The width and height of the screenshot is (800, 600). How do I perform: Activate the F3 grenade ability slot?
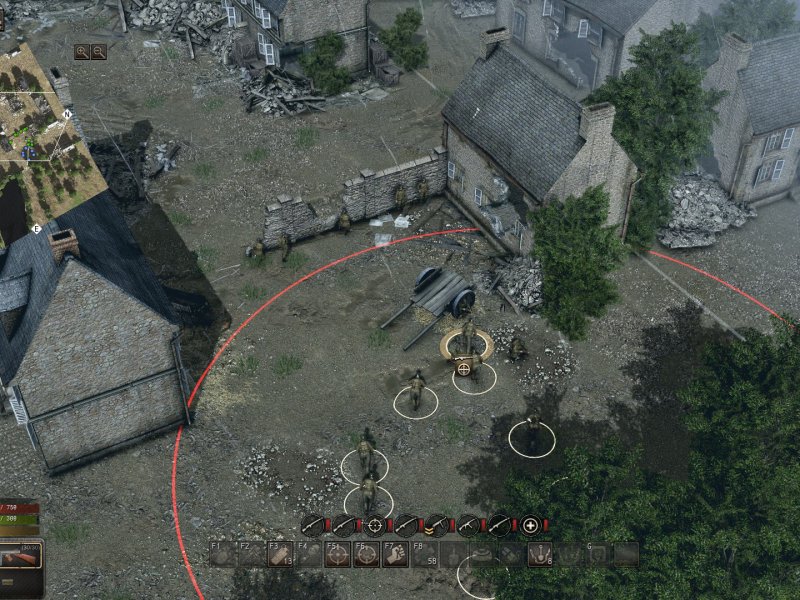point(281,554)
